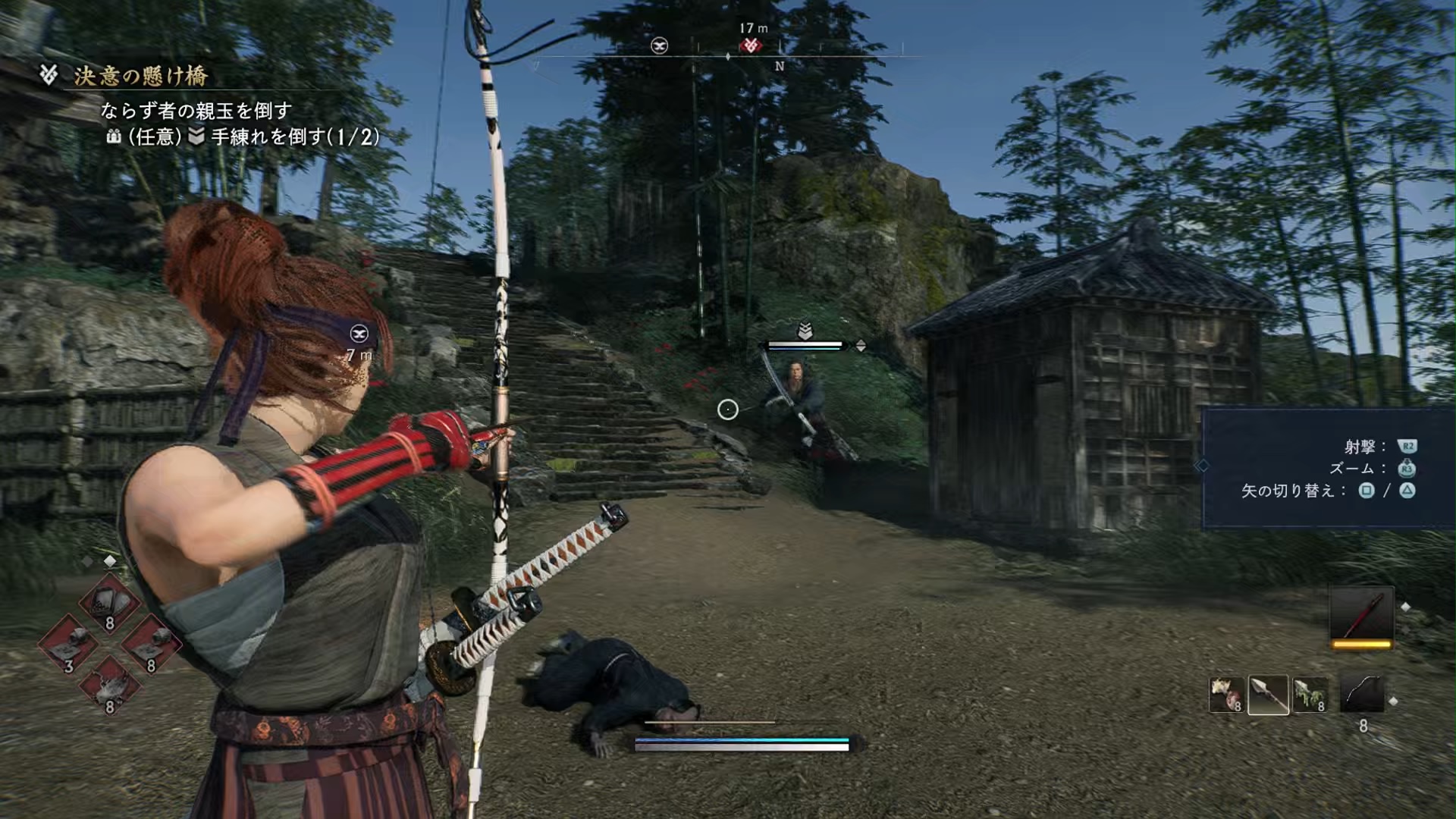Click the red objective marker on compass
The height and width of the screenshot is (819, 1456).
pyautogui.click(x=751, y=45)
